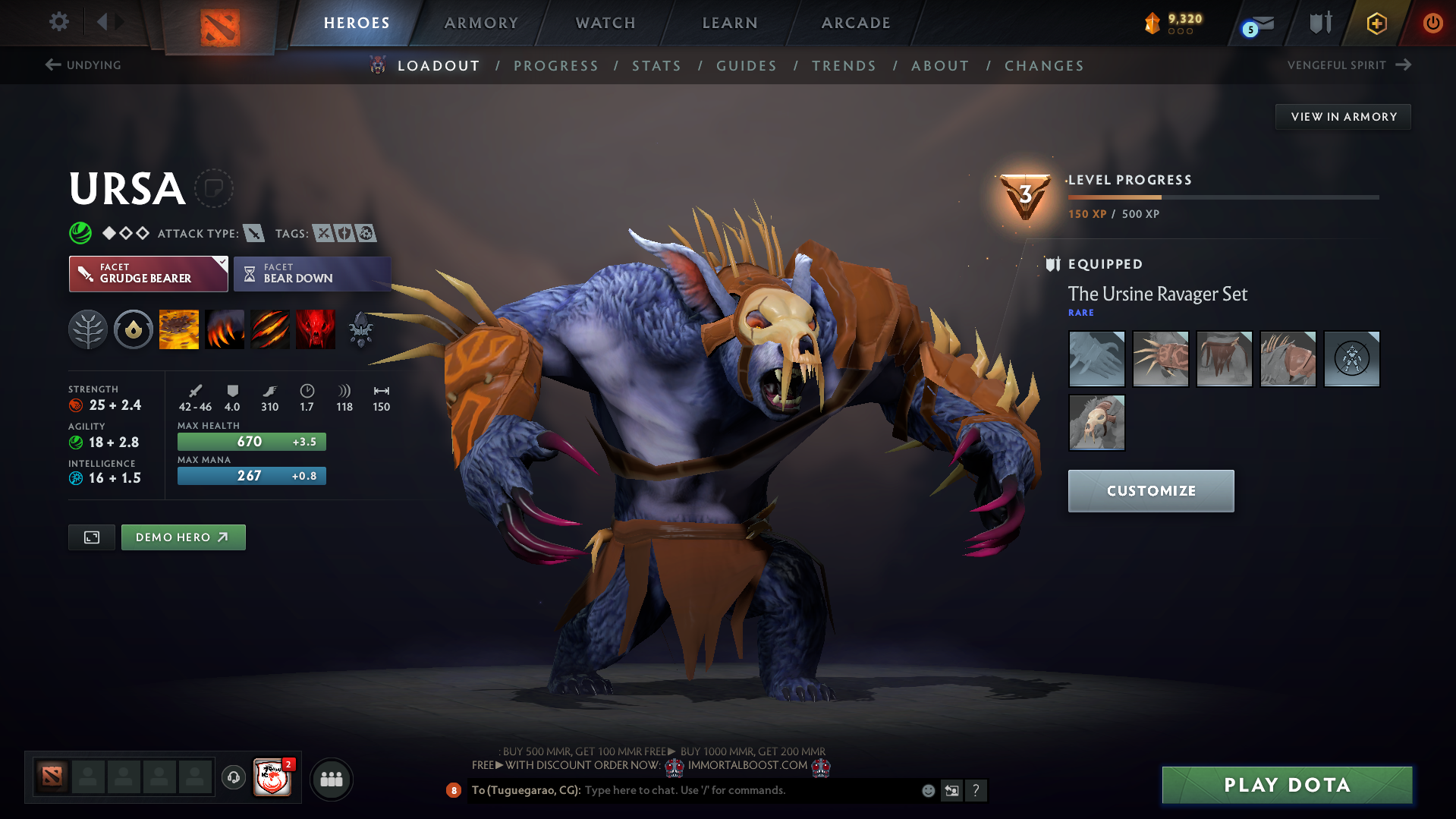This screenshot has width=1456, height=819.
Task: Select the Earthshock ability icon
Action: click(179, 329)
